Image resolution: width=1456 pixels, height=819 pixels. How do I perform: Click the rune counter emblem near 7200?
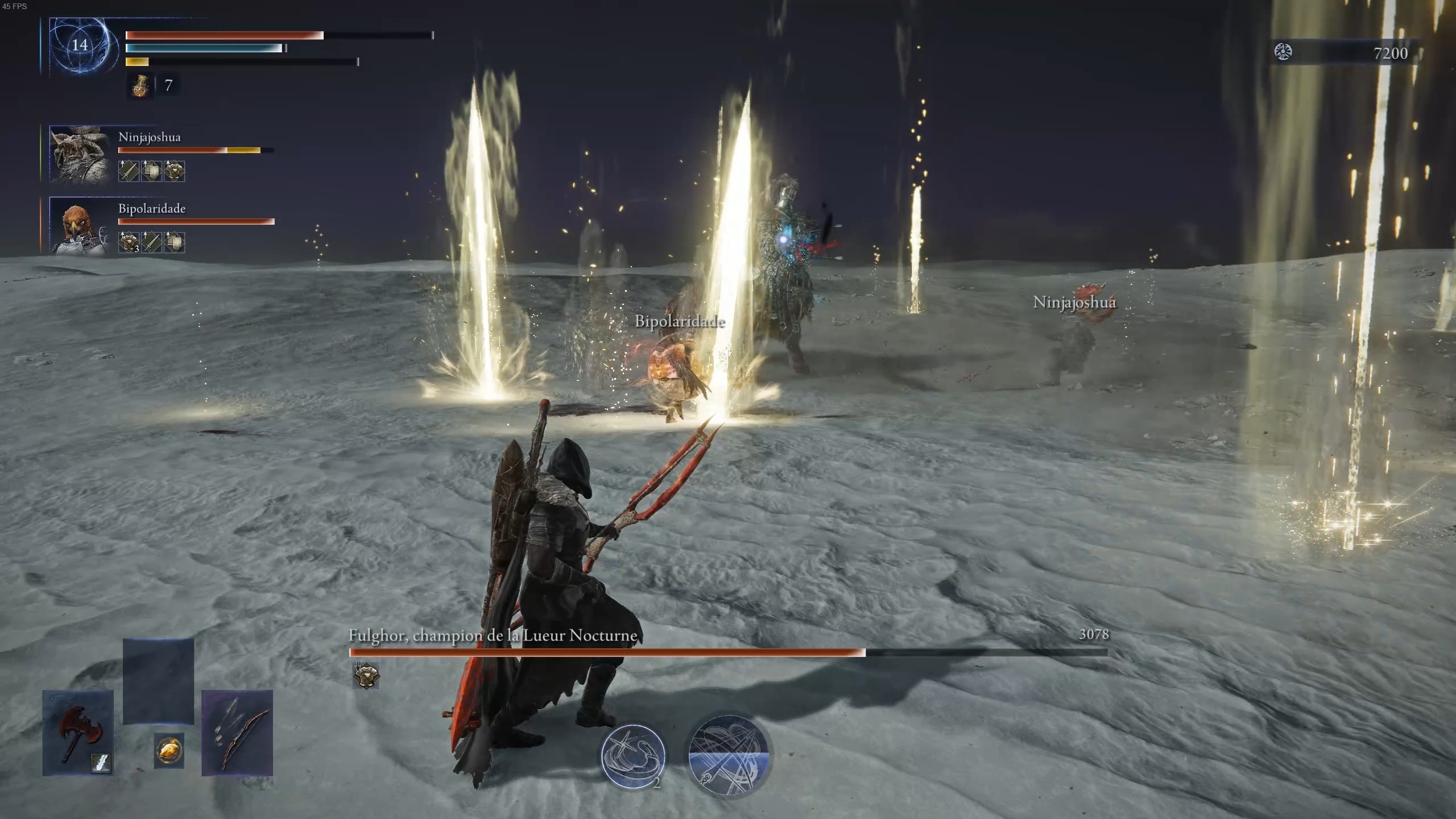[1284, 51]
